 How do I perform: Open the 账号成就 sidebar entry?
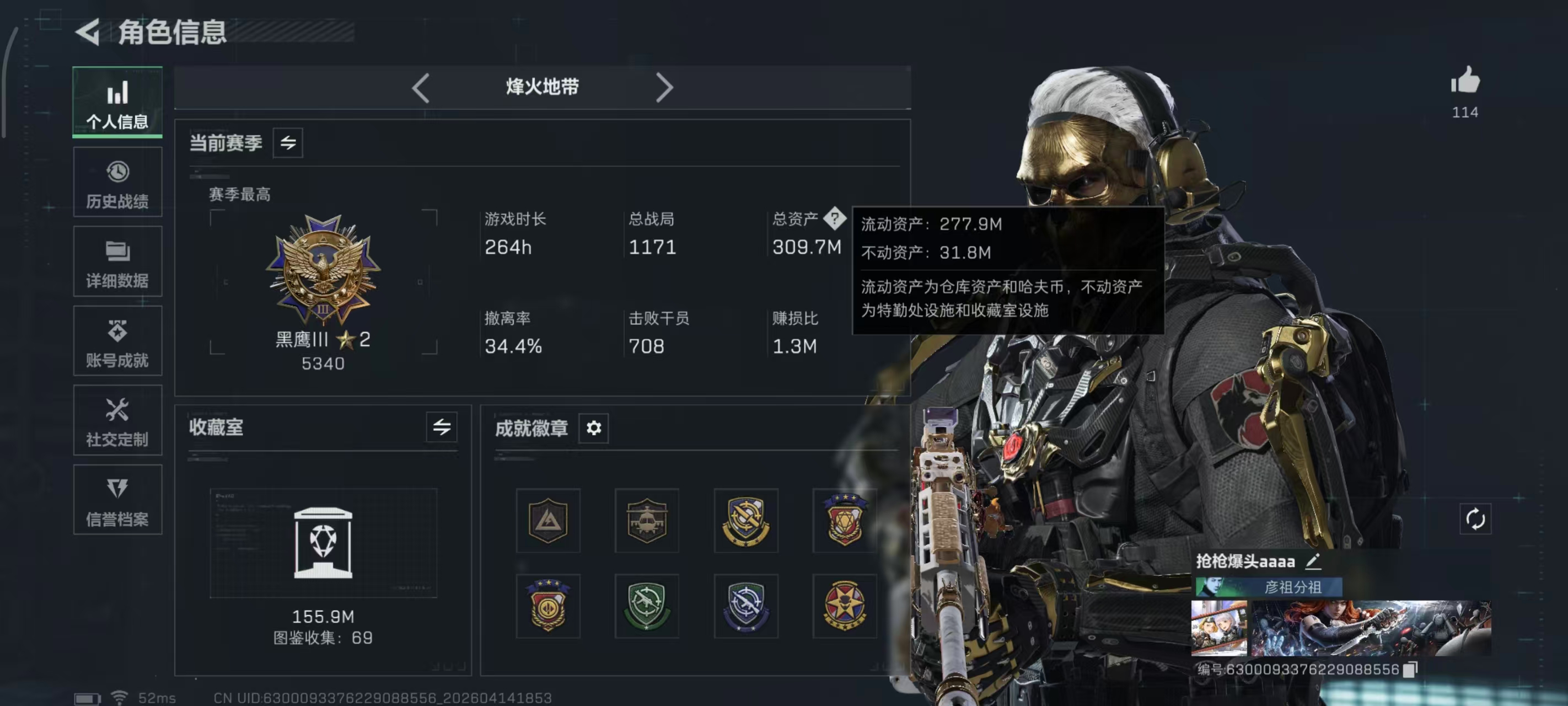tap(117, 341)
